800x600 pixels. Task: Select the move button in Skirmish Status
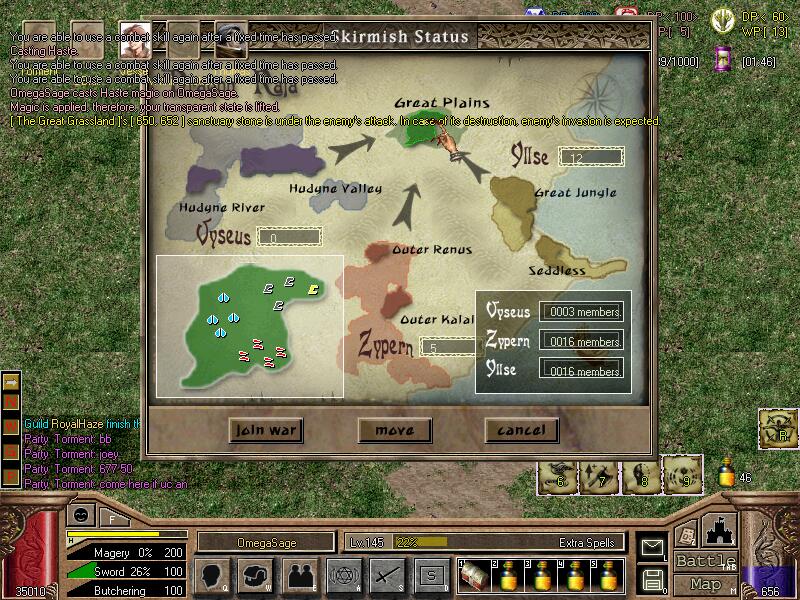[x=394, y=430]
